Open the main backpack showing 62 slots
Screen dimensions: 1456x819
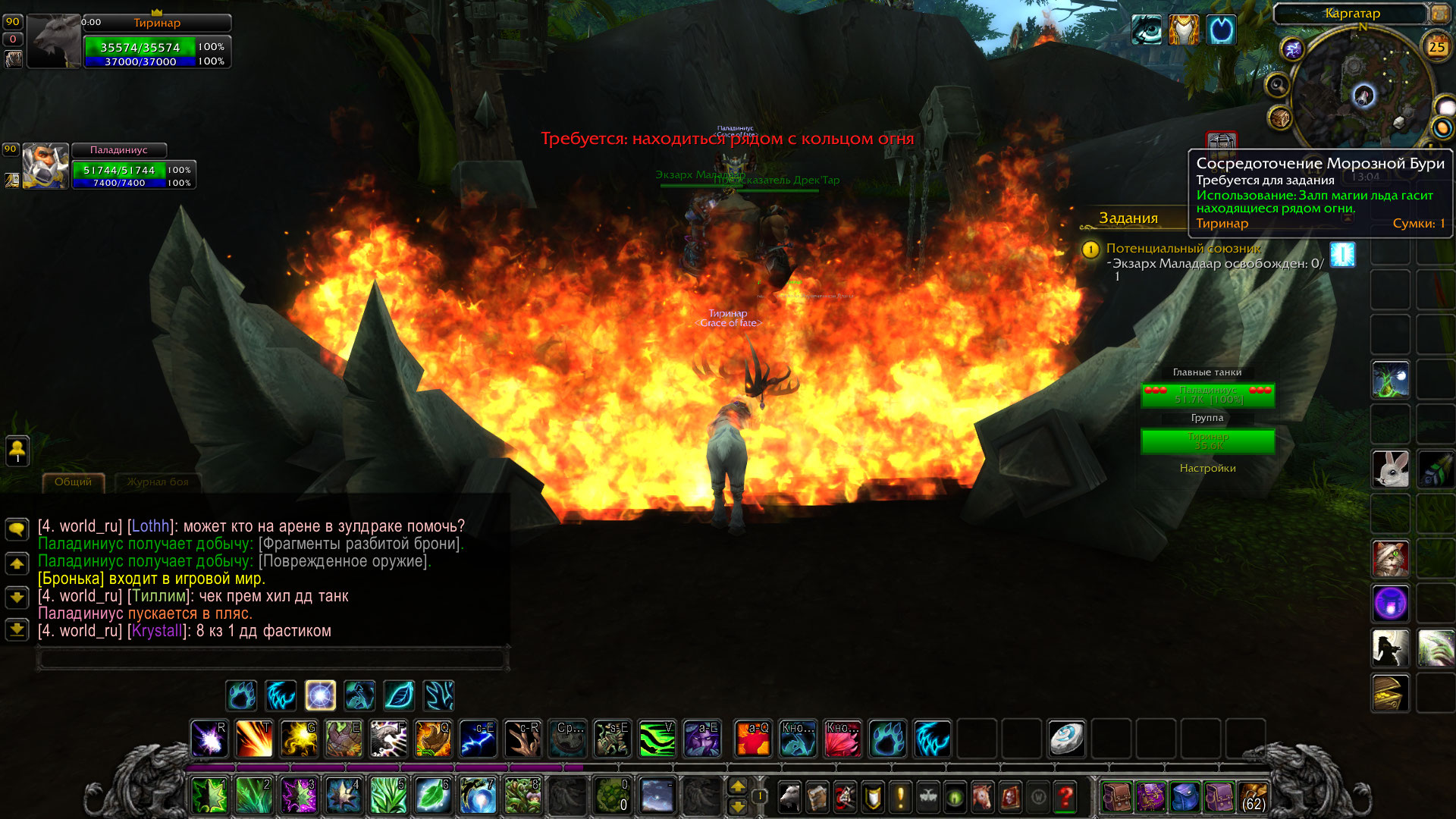(1253, 797)
